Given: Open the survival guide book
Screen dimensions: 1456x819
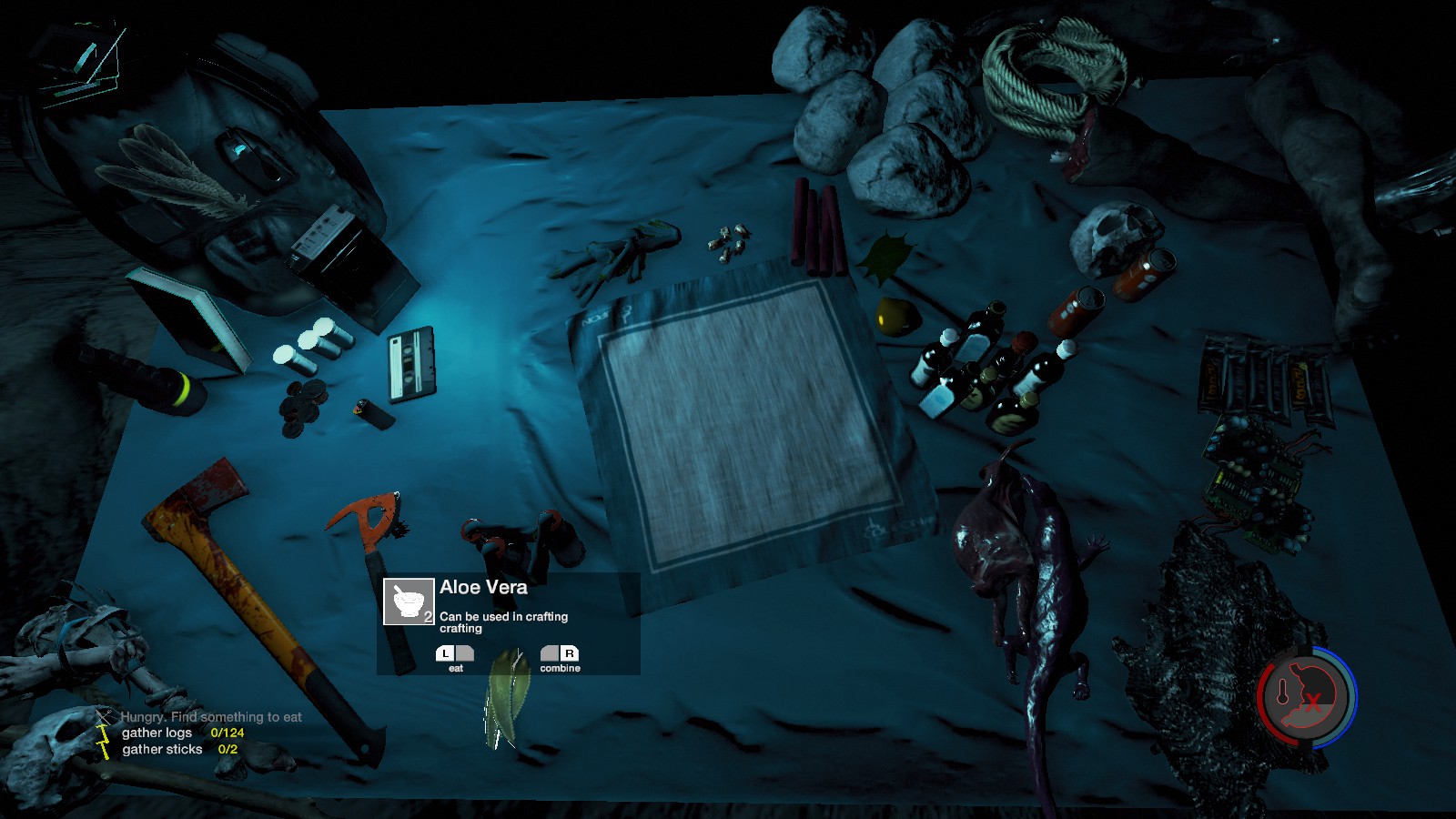Looking at the screenshot, I should tap(191, 318).
